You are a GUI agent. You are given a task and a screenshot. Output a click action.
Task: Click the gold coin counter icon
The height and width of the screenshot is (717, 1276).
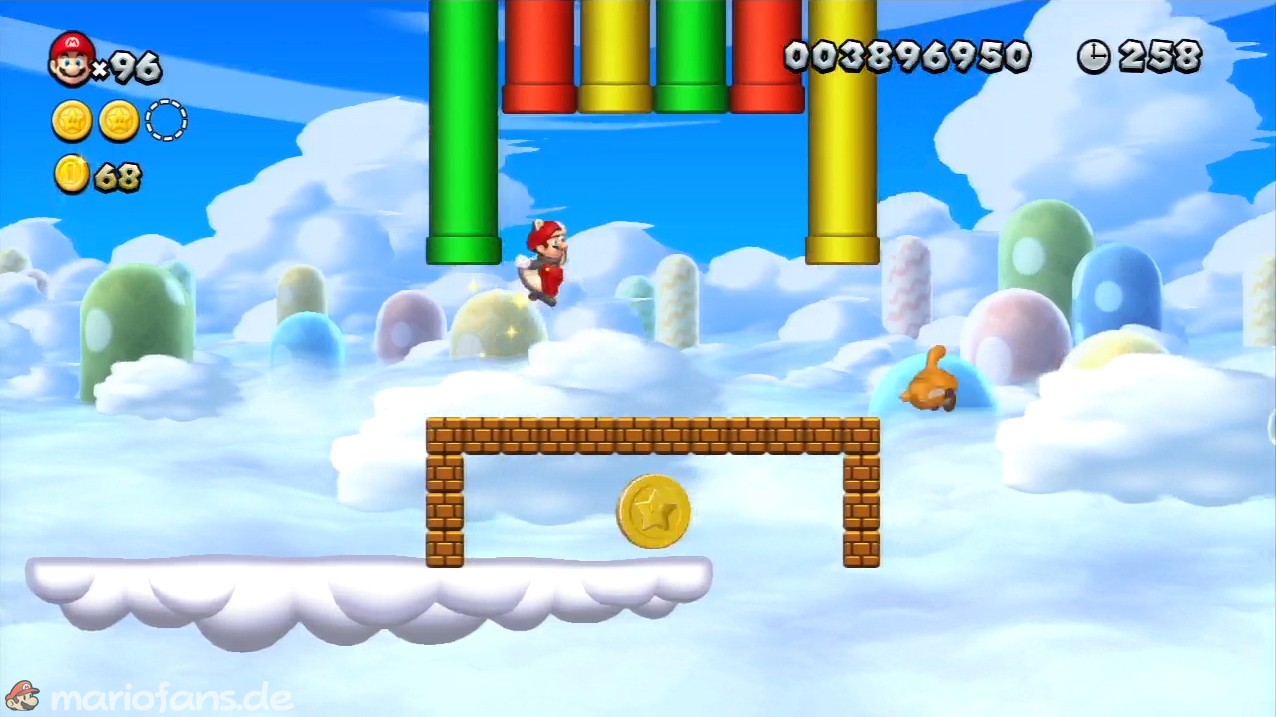pos(72,175)
